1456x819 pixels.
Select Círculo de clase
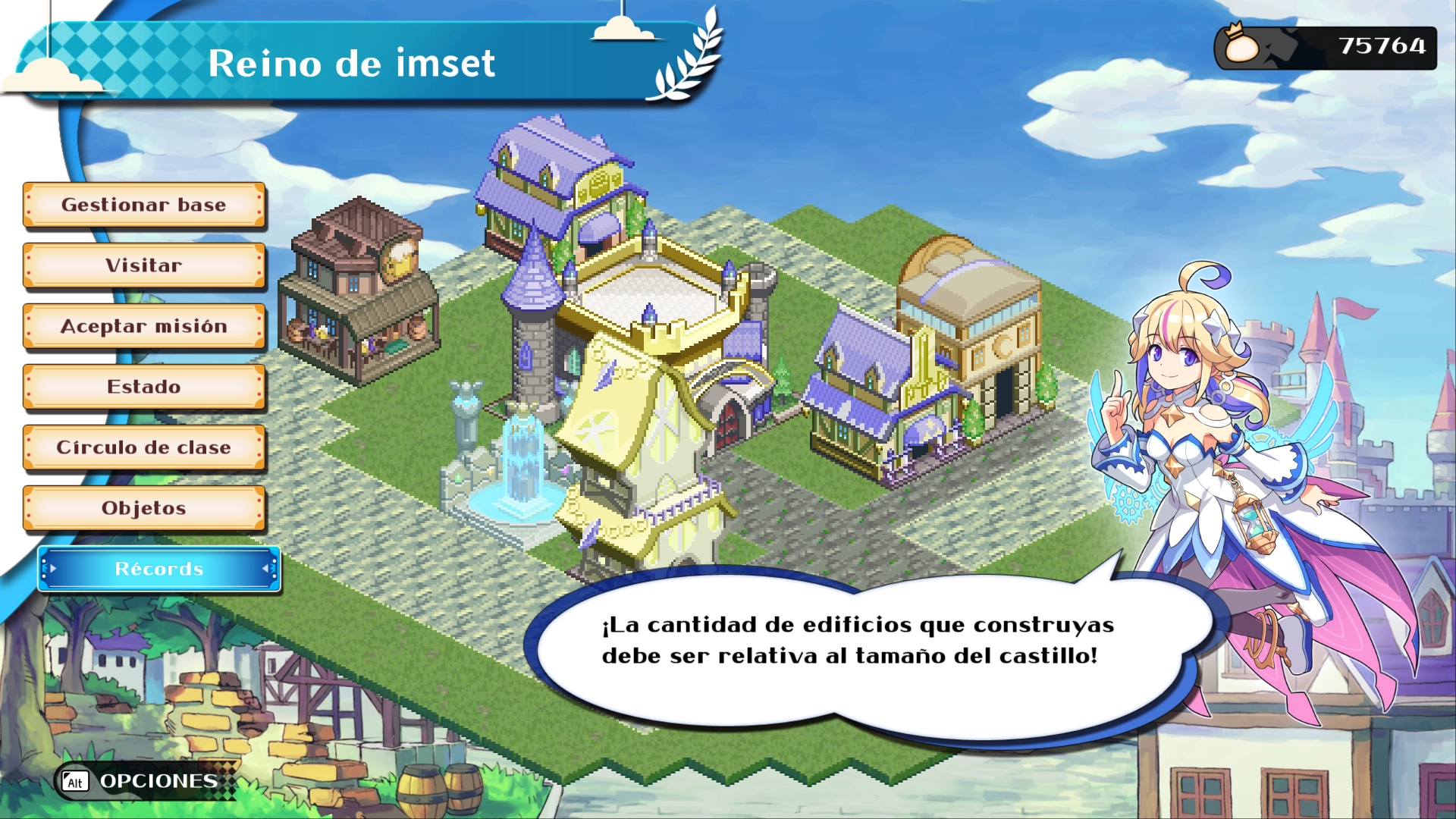pyautogui.click(x=144, y=447)
